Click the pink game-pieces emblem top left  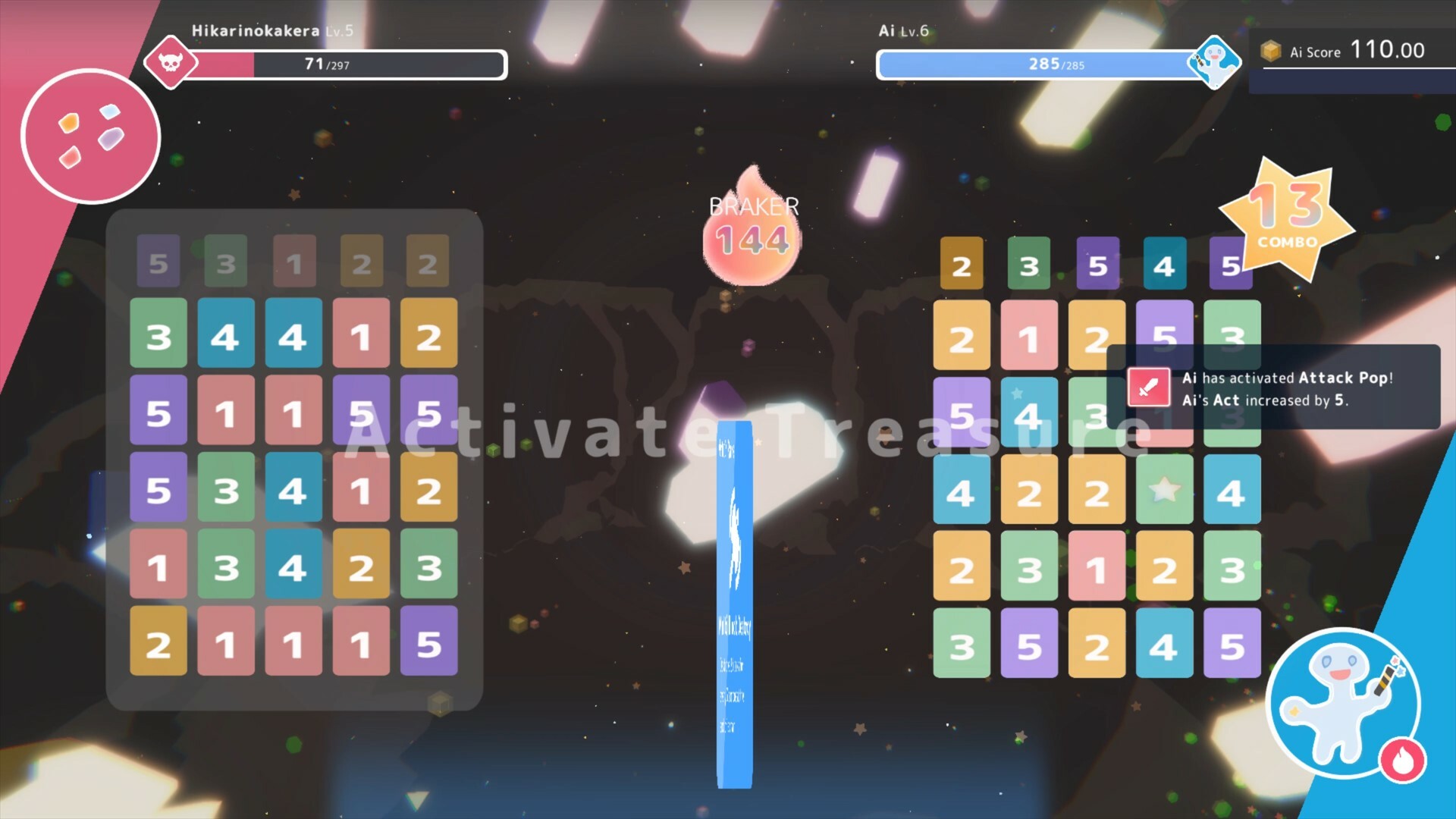point(91,135)
